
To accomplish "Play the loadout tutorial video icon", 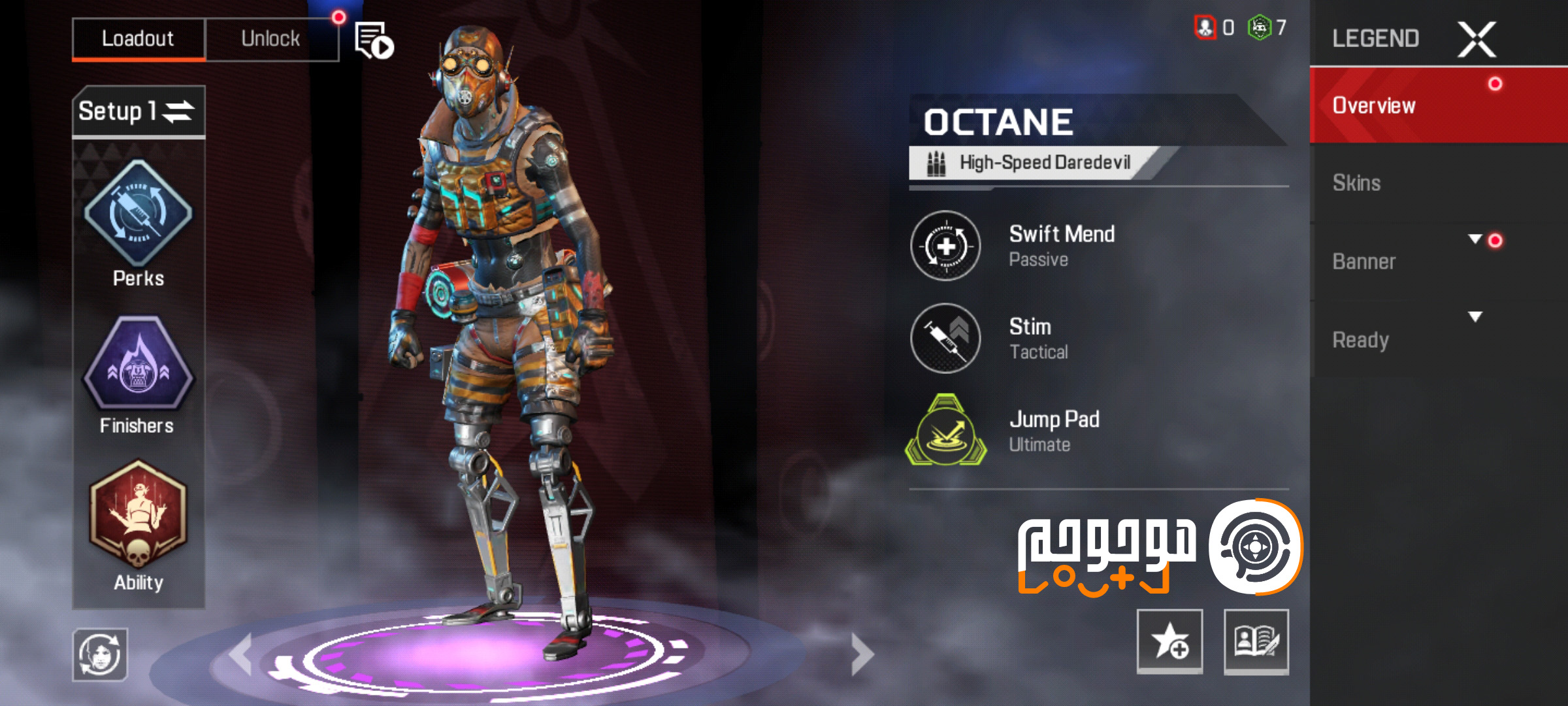I will (372, 39).
